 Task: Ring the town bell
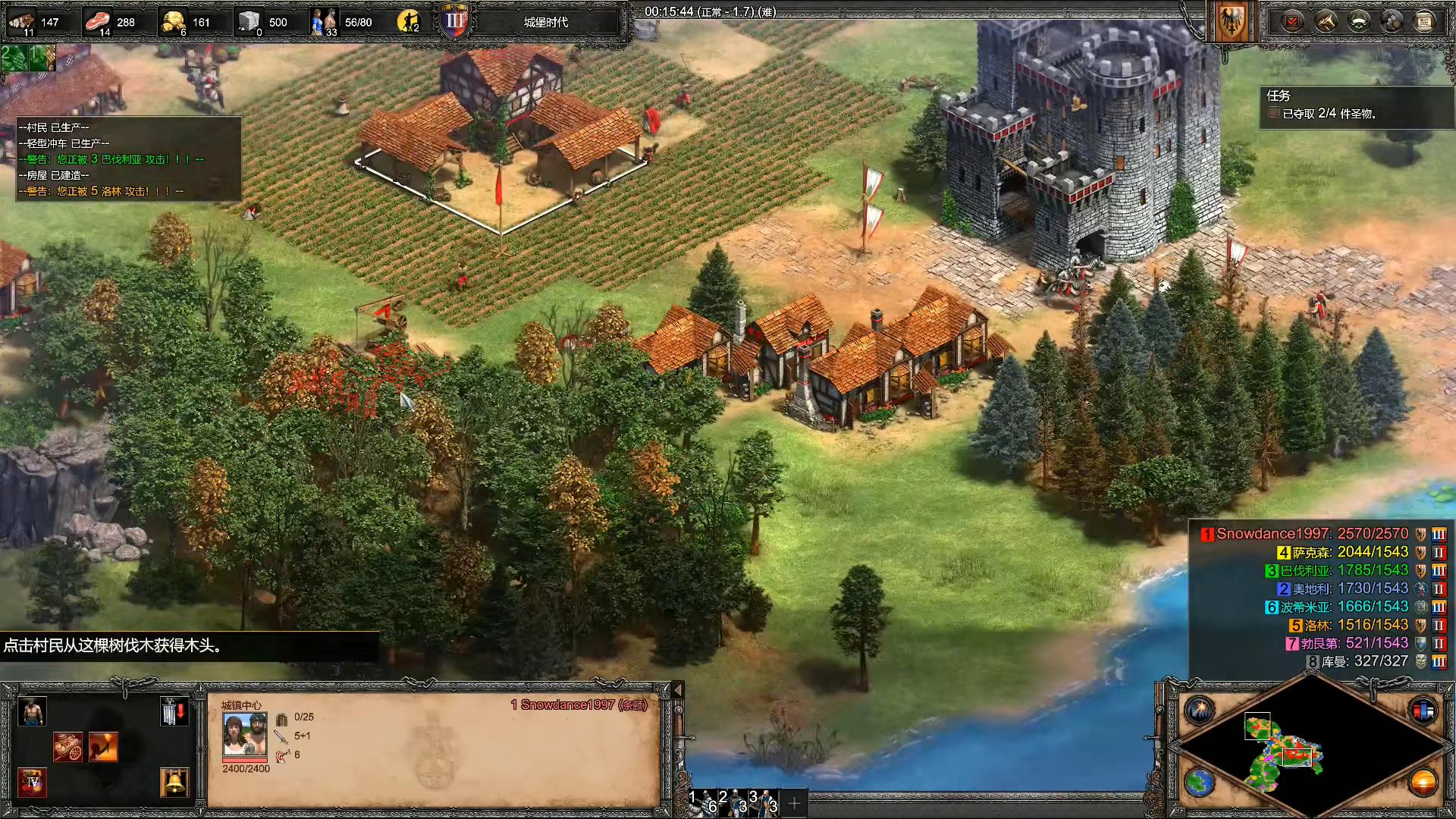pyautogui.click(x=174, y=782)
